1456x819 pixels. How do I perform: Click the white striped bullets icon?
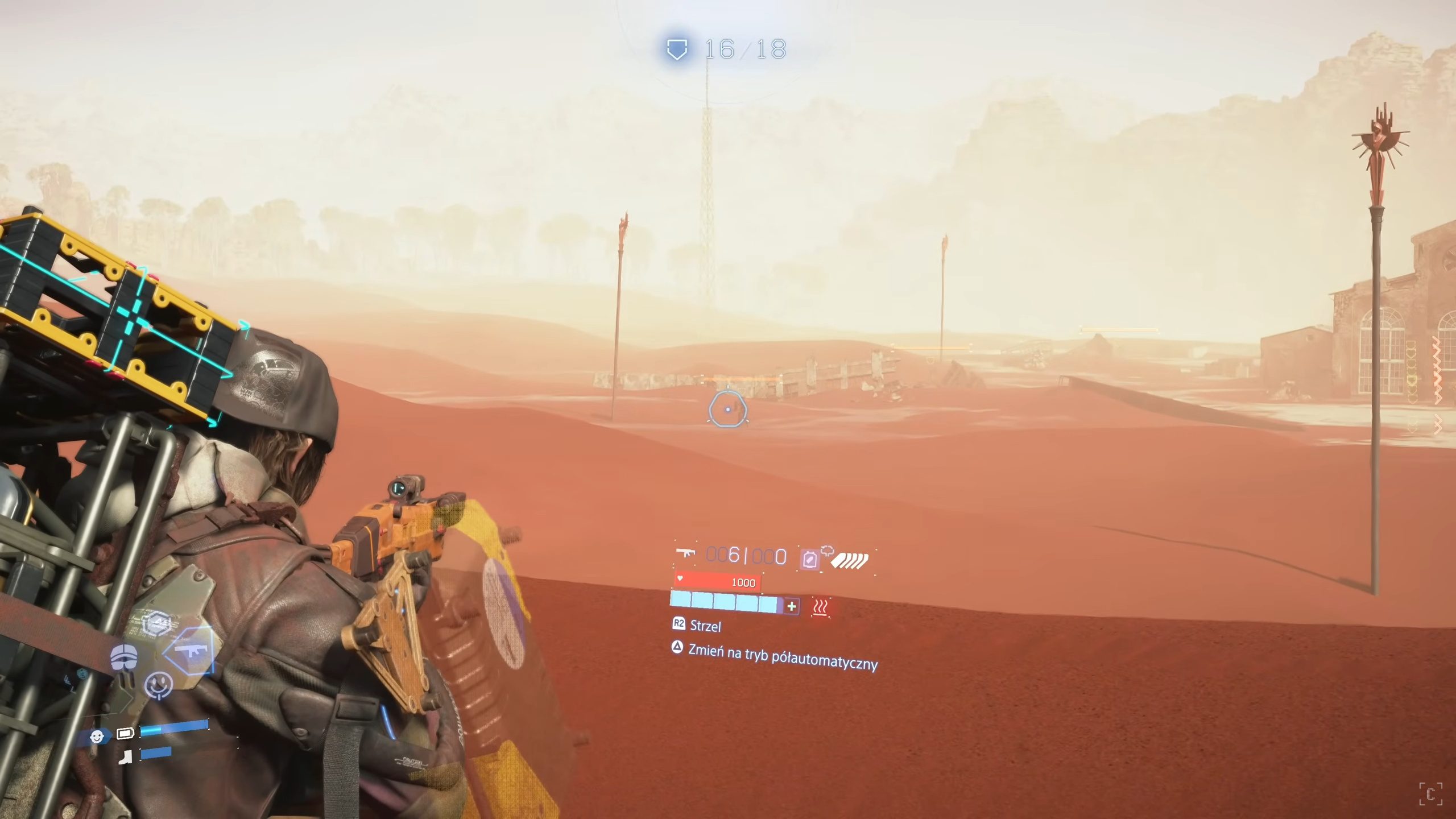click(850, 561)
